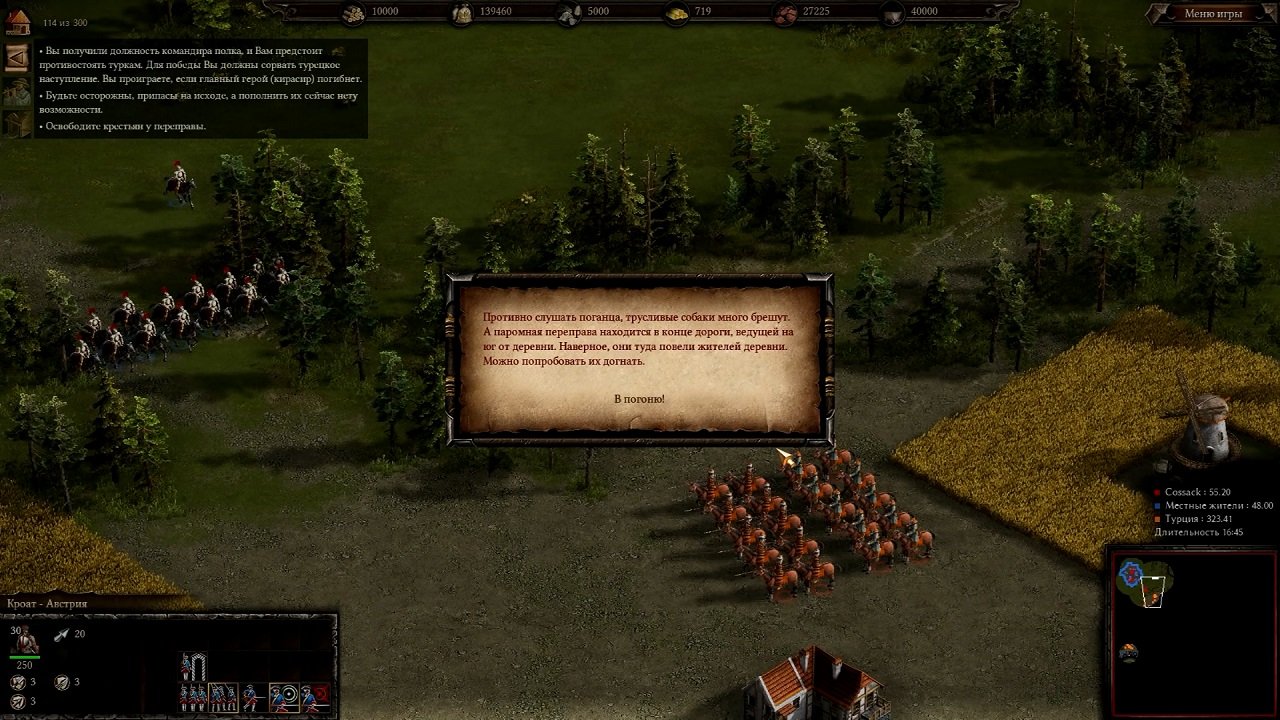Select the bottom icon of the left sidebar
The image size is (1280, 720).
(x=16, y=123)
